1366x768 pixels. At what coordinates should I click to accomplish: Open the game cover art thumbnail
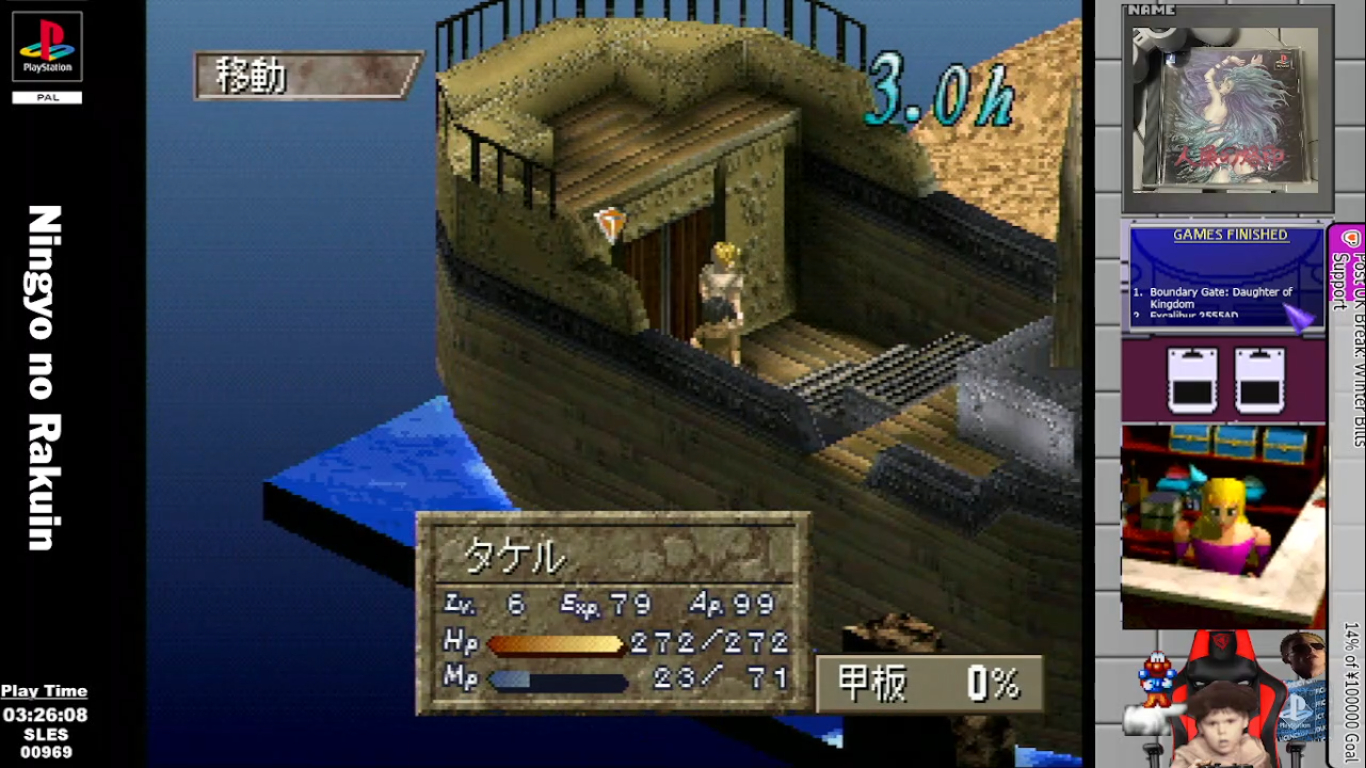[x=1225, y=107]
